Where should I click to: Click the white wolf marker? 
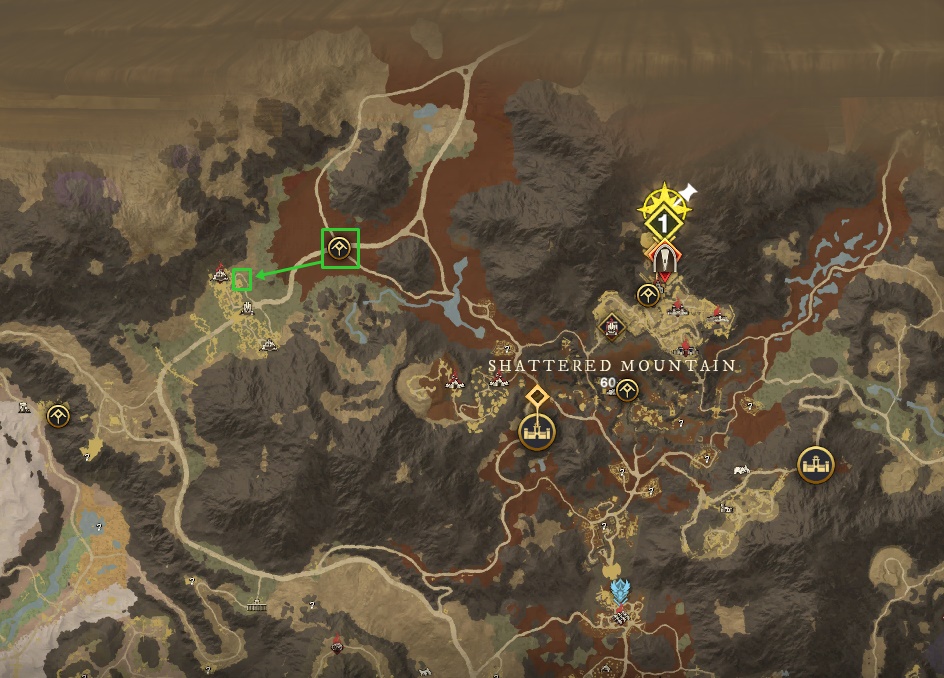coord(740,468)
